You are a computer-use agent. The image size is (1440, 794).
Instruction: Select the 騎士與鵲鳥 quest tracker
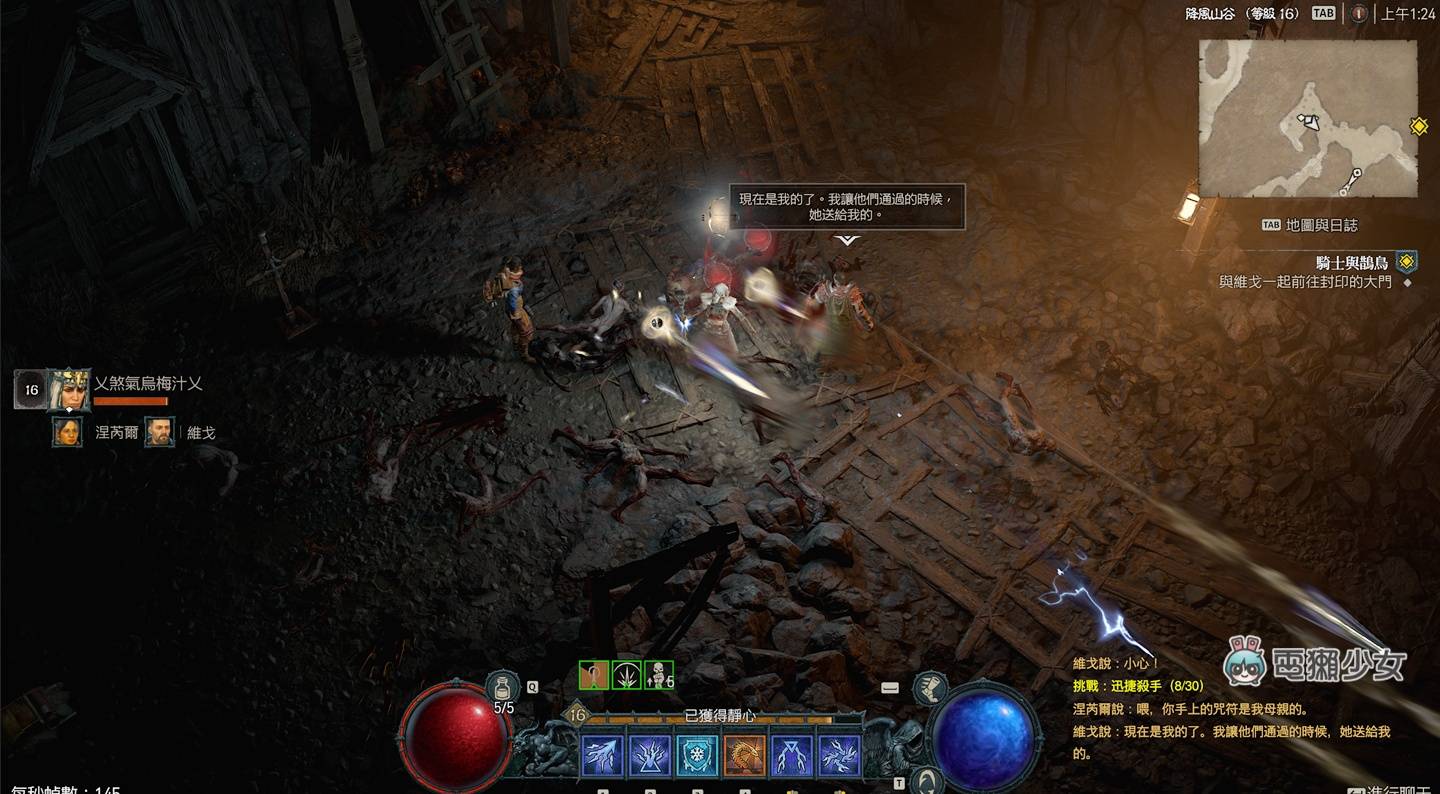click(x=1352, y=262)
